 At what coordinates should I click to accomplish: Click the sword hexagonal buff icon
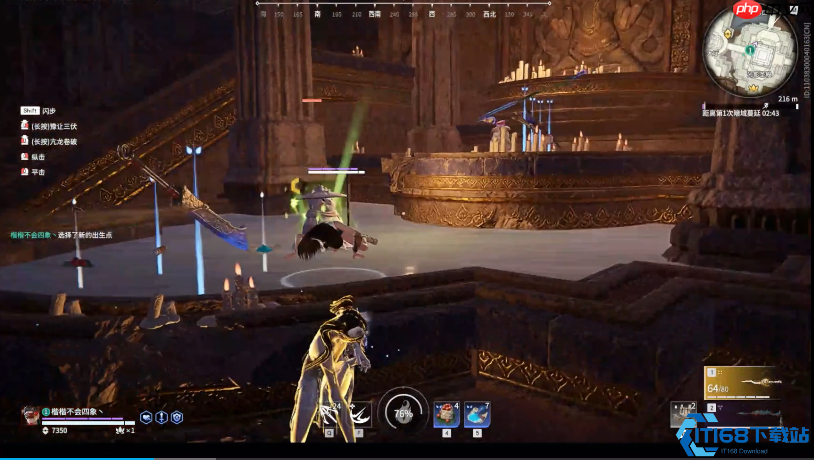[x=162, y=417]
